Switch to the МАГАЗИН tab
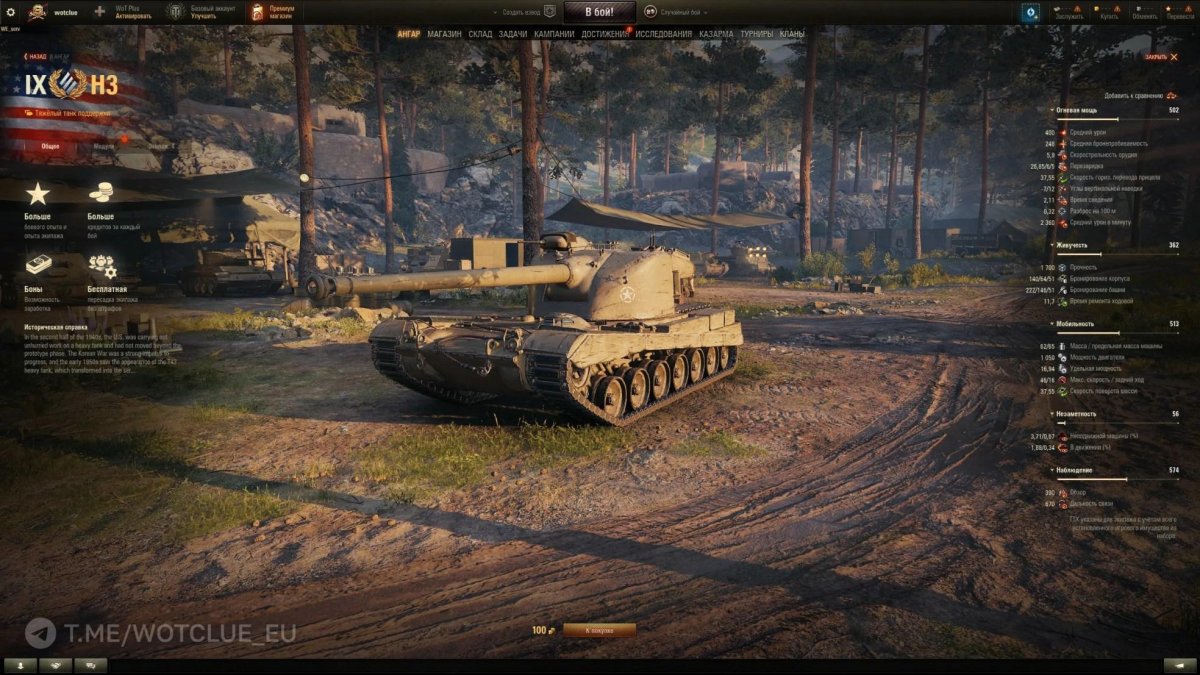This screenshot has width=1200, height=675. (444, 34)
